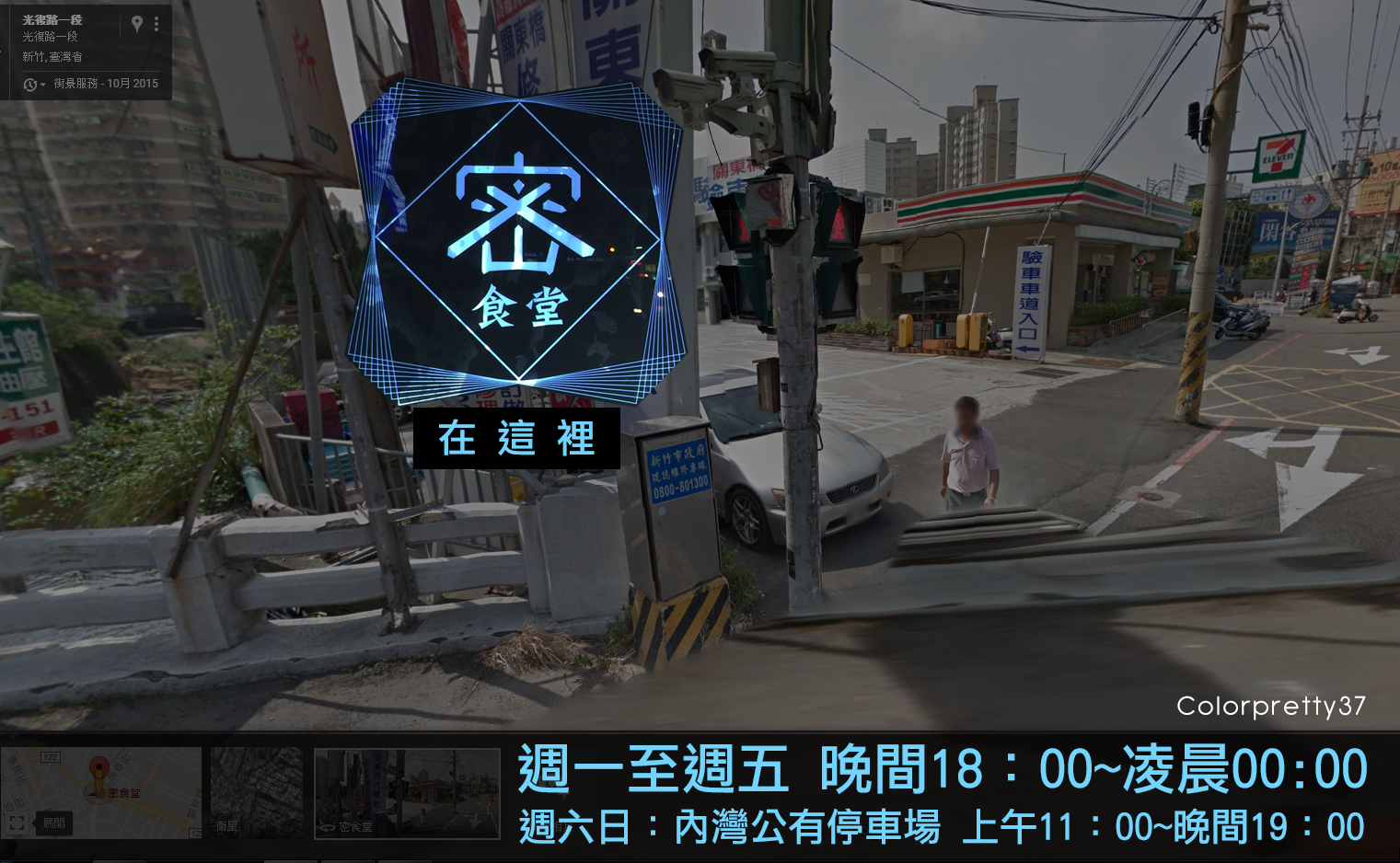Switch to the 密食堂 photo sphere view

[405, 792]
